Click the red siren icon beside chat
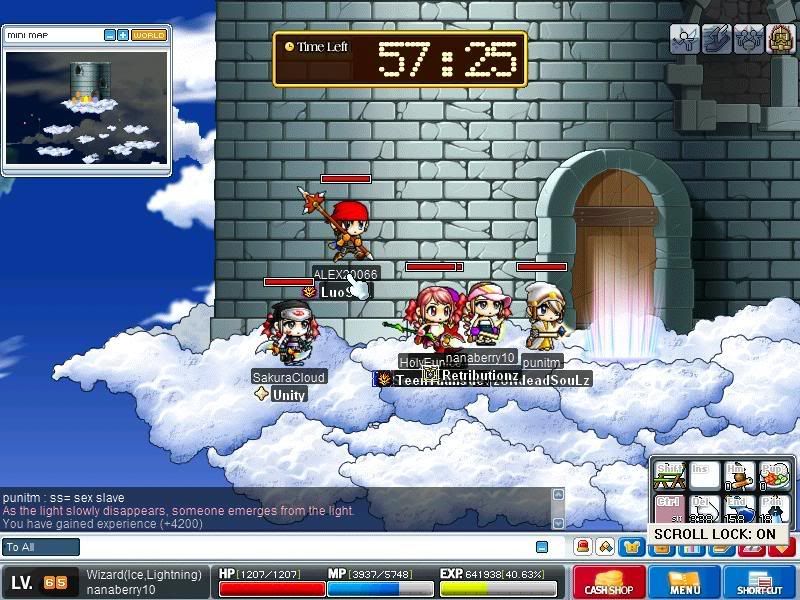 pyautogui.click(x=582, y=547)
